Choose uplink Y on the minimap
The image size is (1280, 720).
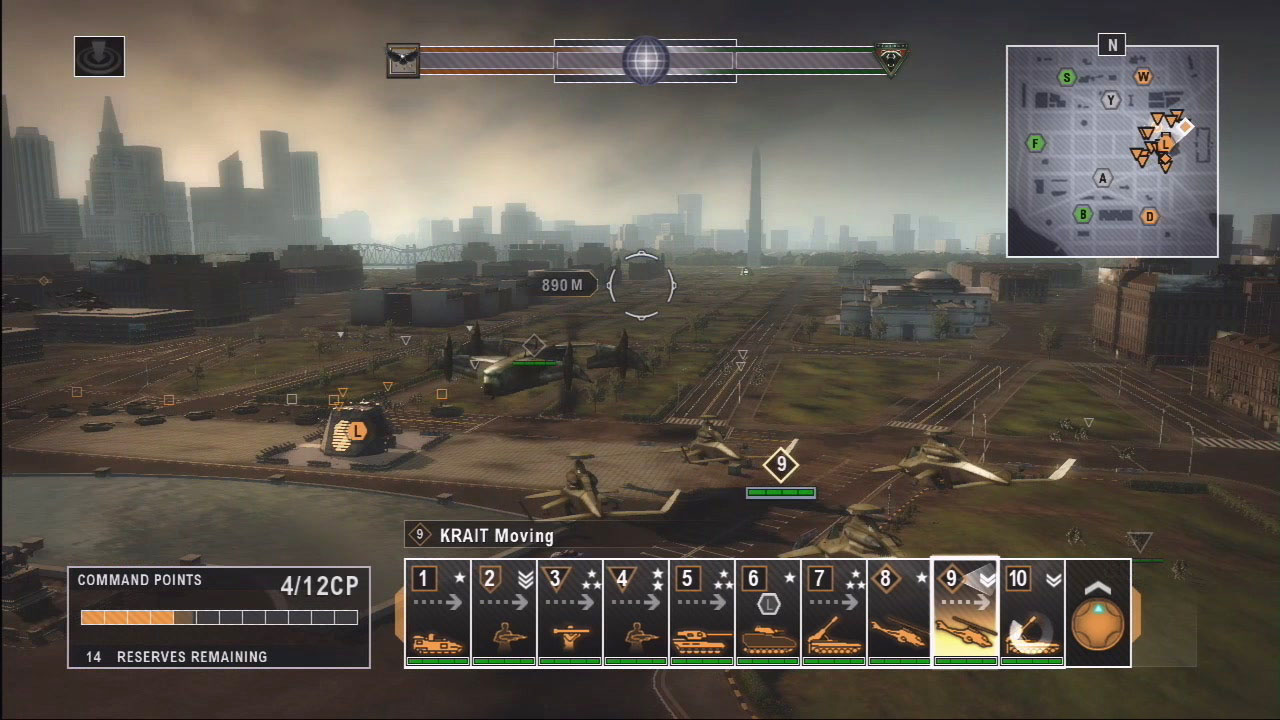click(x=1110, y=100)
